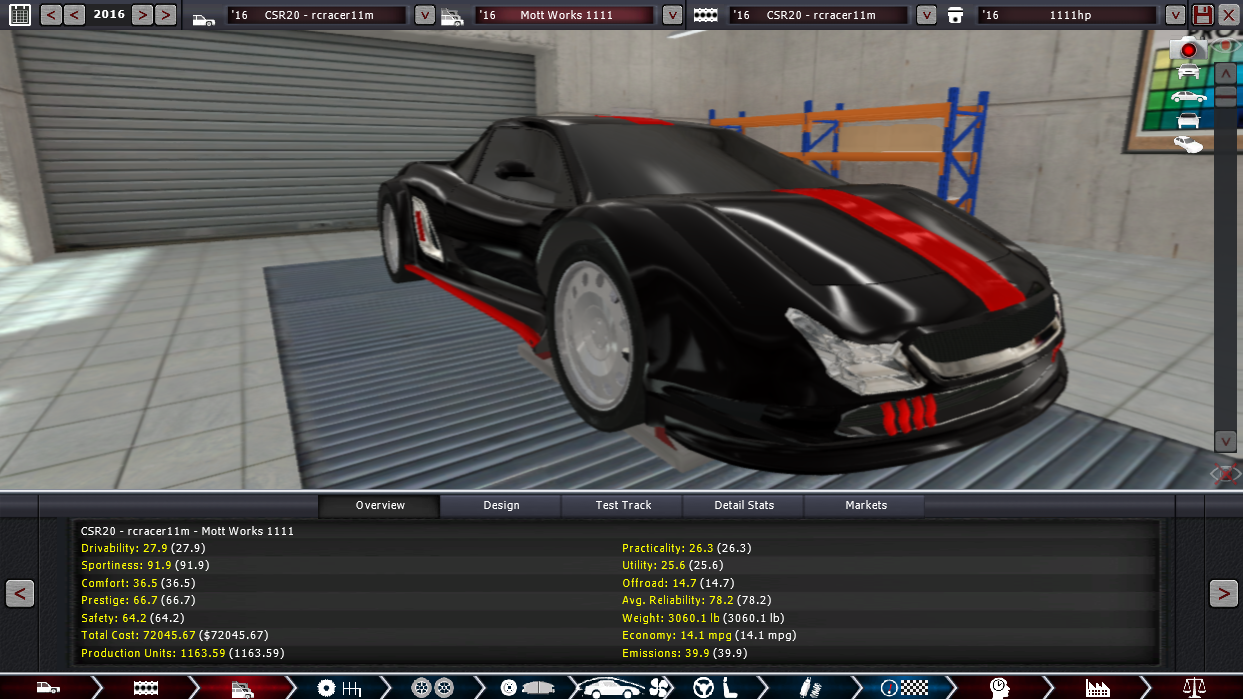Open the steering and seat interior step
Viewport: 1243px width, 699px height.
[x=716, y=688]
